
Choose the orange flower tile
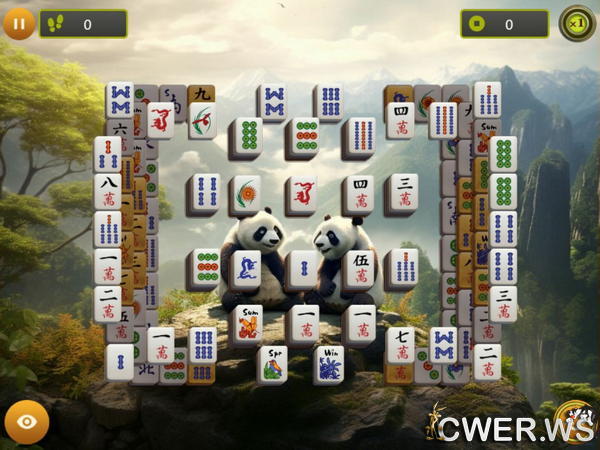(x=246, y=193)
